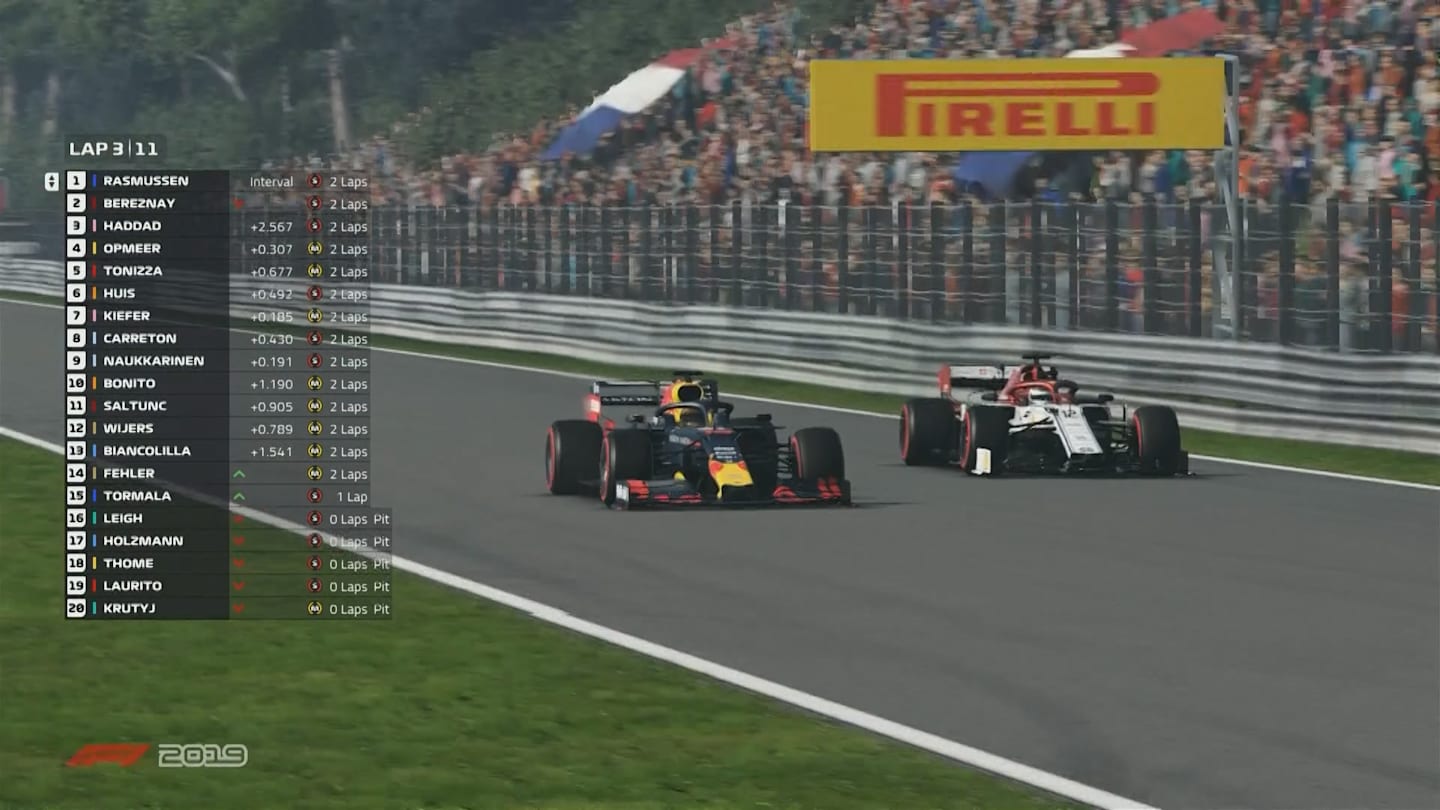Click the soft tyre icon on Rasmussen's row
1440x810 pixels.
[x=313, y=181]
